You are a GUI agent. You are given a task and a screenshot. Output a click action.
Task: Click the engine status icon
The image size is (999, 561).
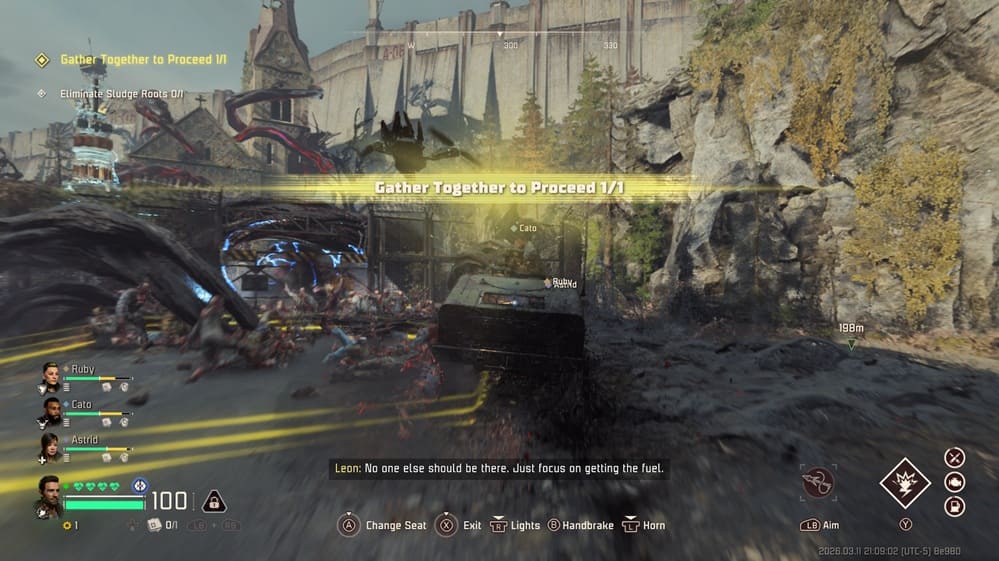coord(954,482)
